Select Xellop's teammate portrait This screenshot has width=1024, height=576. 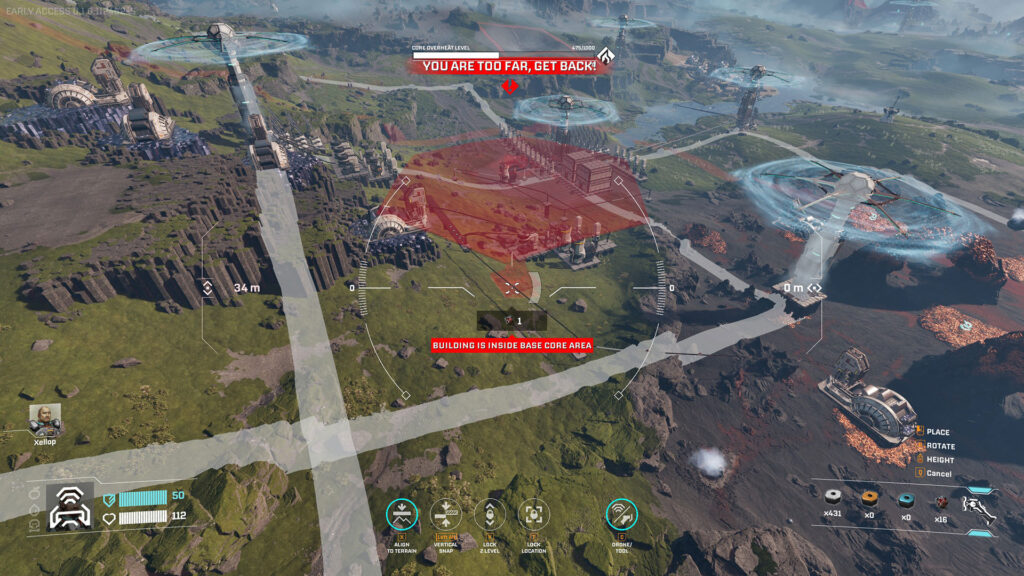[x=44, y=419]
